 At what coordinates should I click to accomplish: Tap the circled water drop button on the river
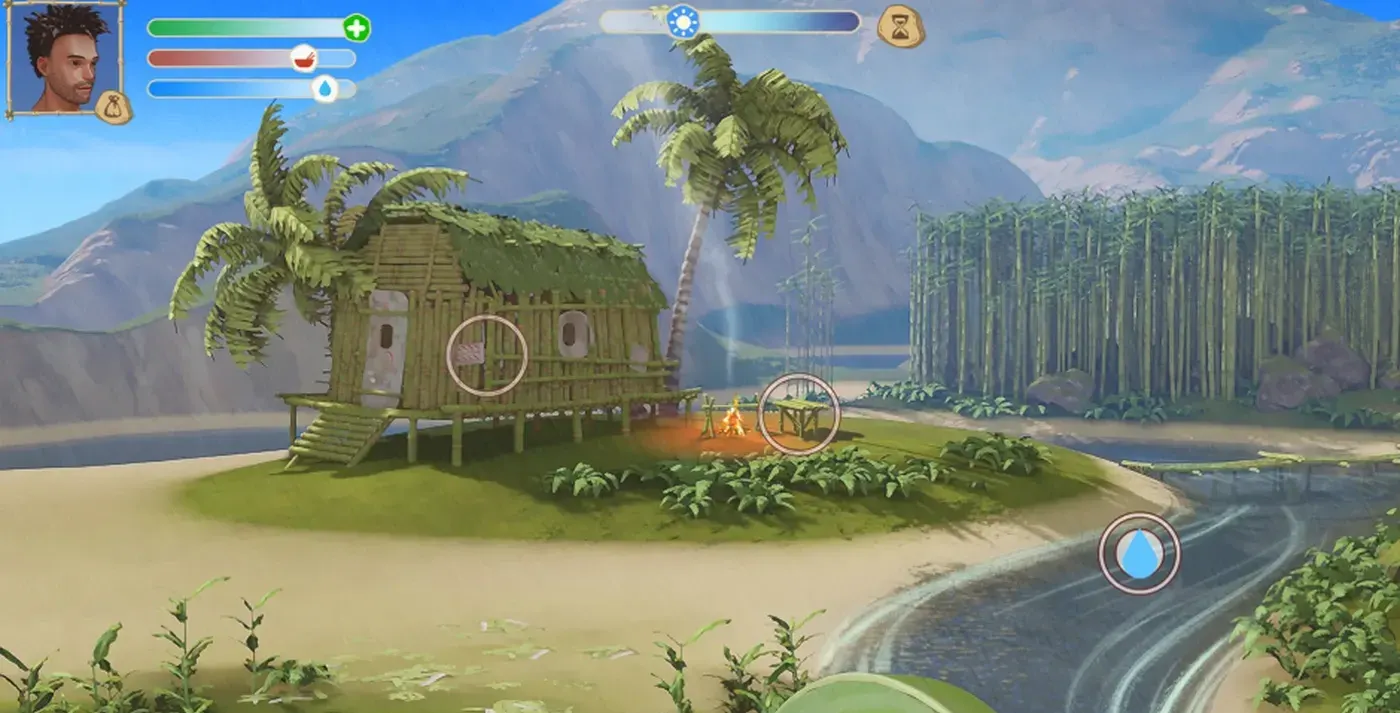pos(1139,553)
